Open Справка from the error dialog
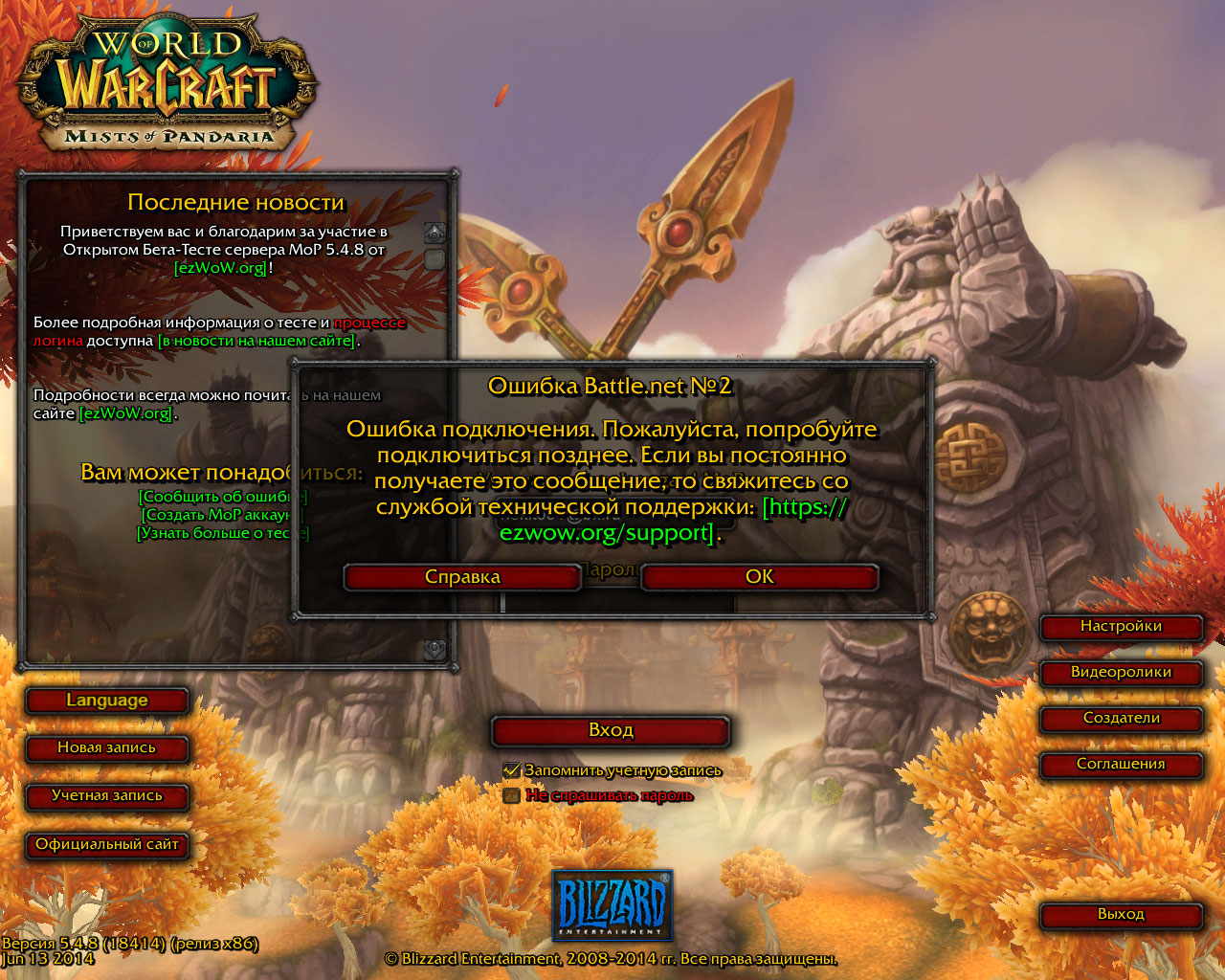The height and width of the screenshot is (980, 1225). pyautogui.click(x=462, y=577)
